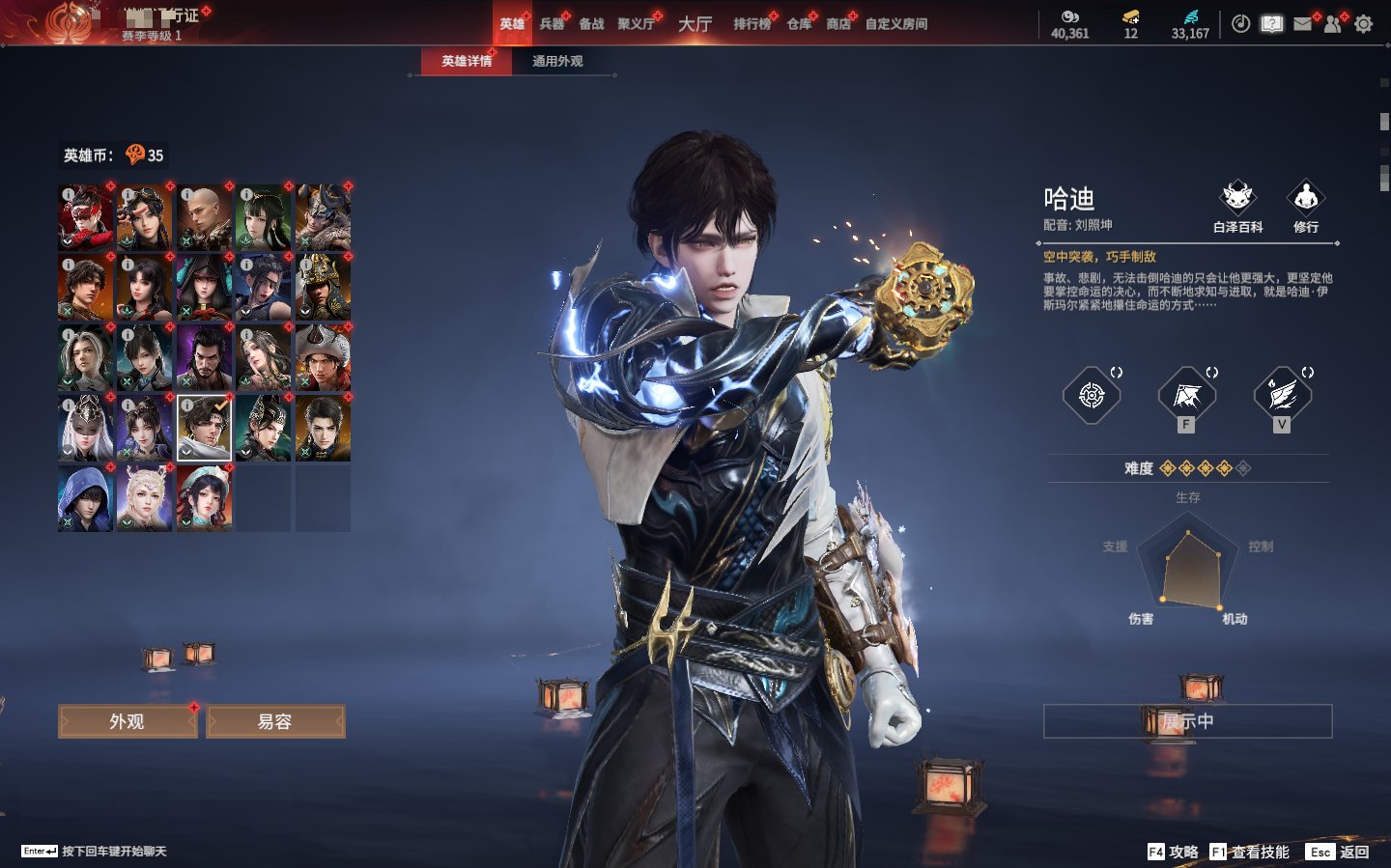Open the 易容 face customization

pyautogui.click(x=275, y=721)
